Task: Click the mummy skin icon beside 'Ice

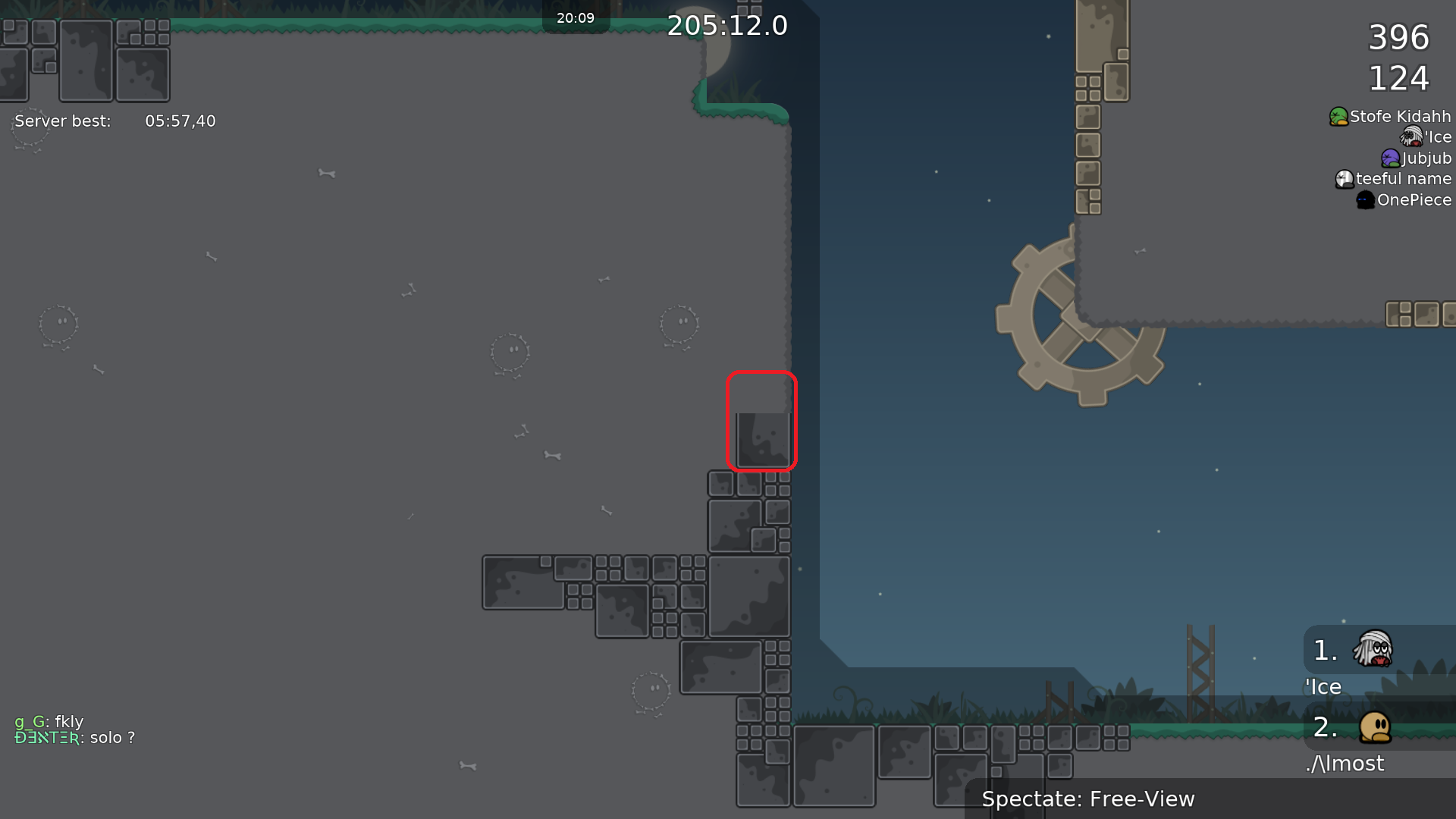Action: click(1409, 136)
